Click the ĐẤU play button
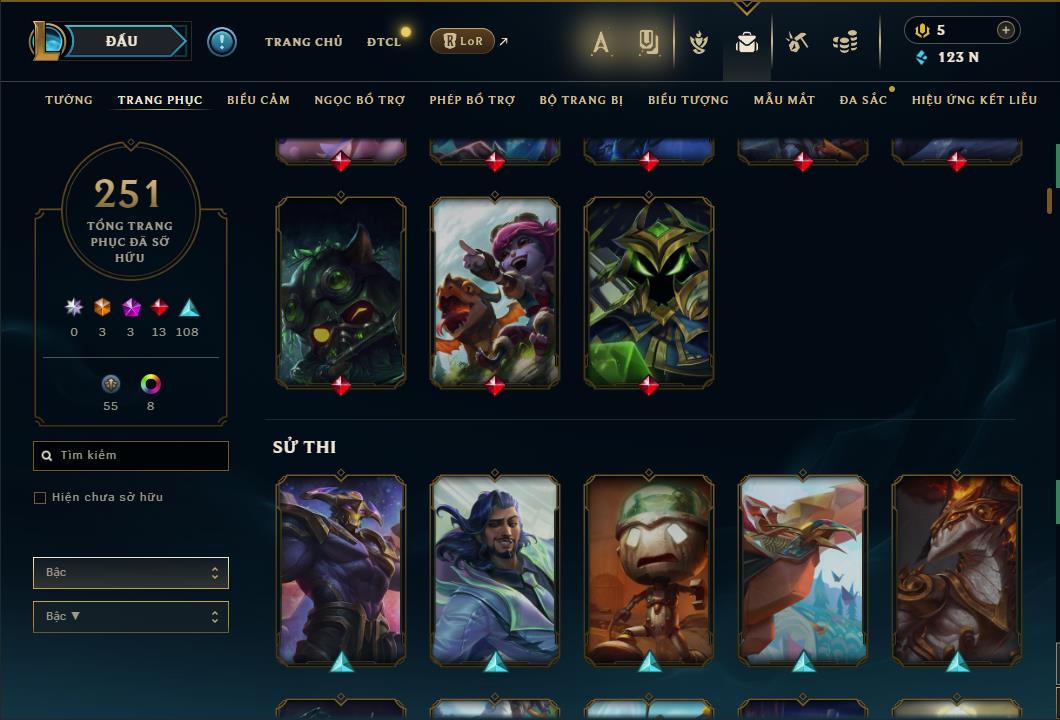This screenshot has width=1060, height=720. [122, 41]
